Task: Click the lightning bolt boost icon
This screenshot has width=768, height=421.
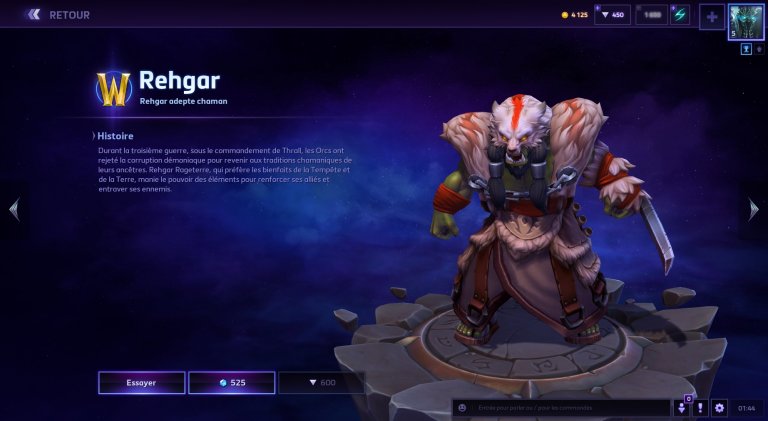Action: [x=680, y=15]
